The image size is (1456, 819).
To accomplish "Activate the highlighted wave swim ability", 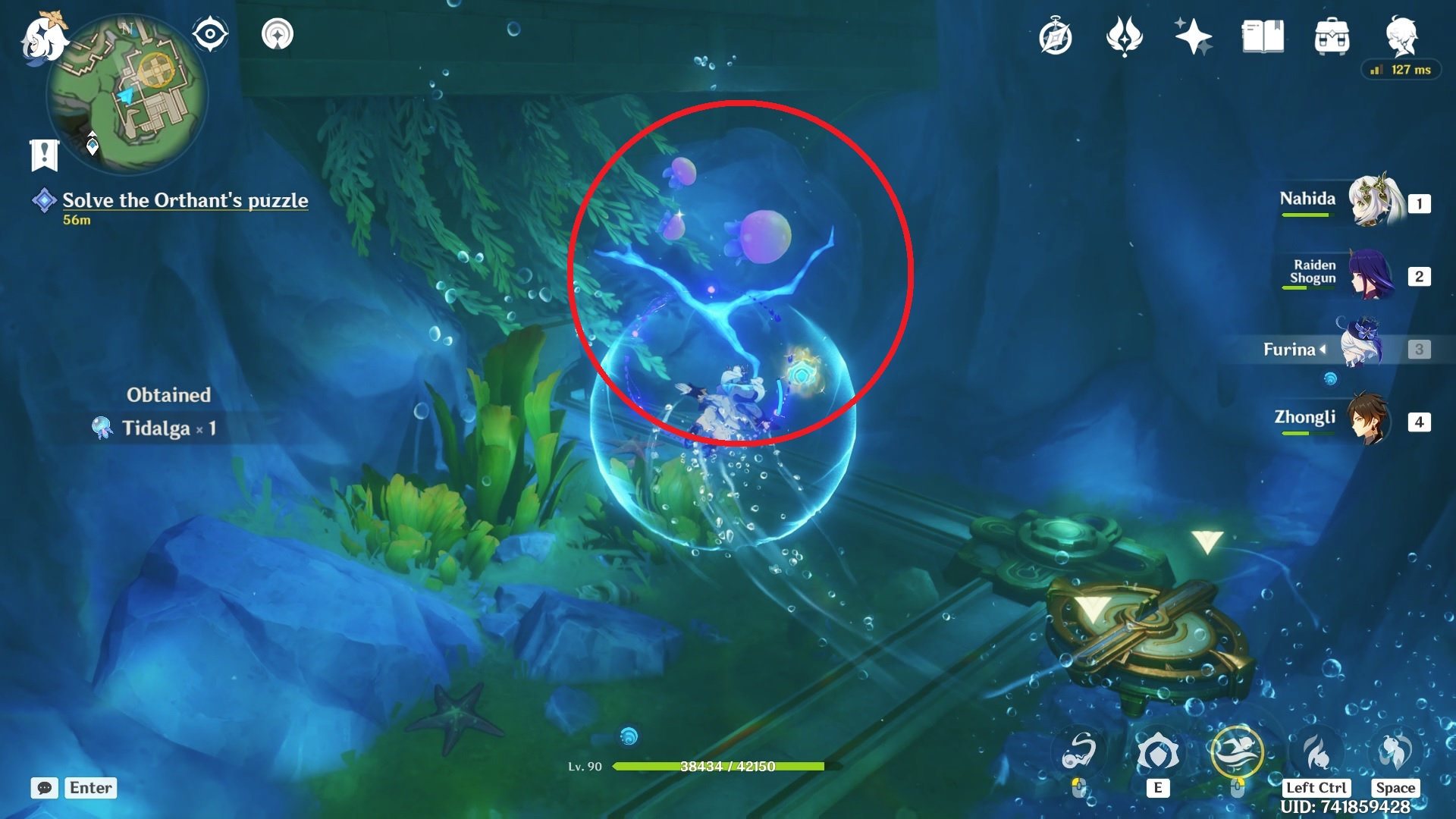I will coord(1237,752).
